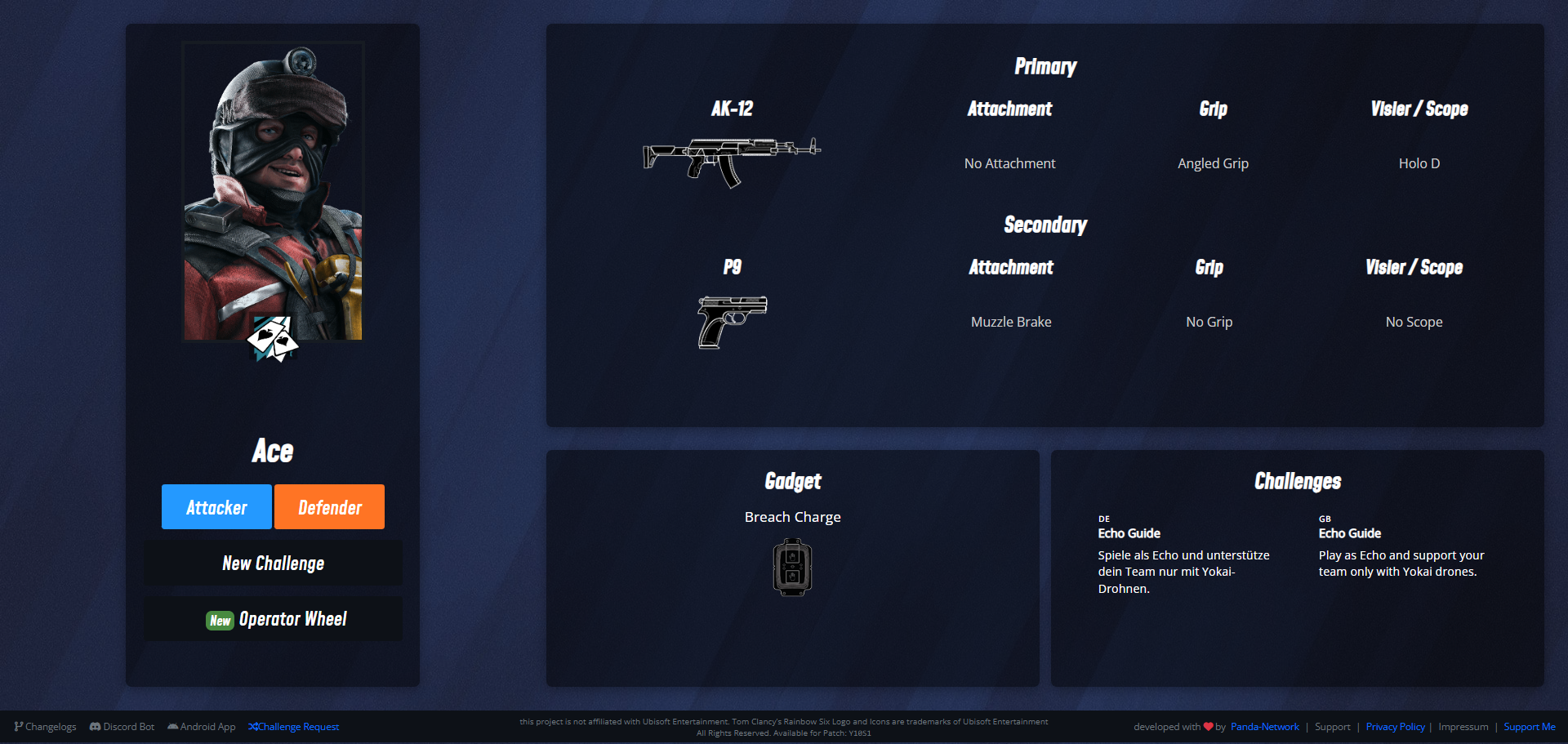This screenshot has width=1568, height=744.
Task: Open the Challenge Request link
Action: click(x=294, y=727)
